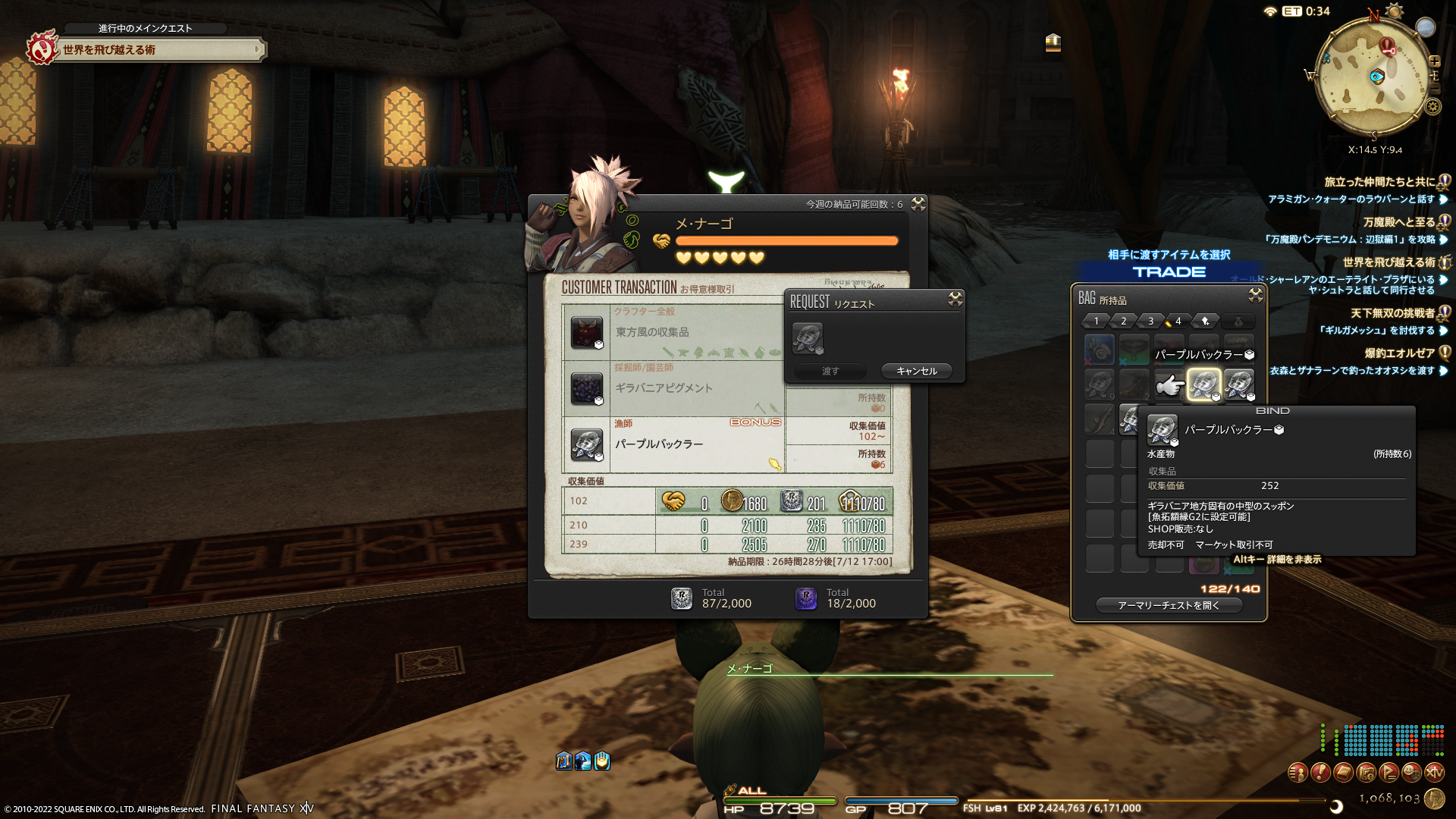Switch to bag tab 3
This screenshot has width=1456, height=819.
pyautogui.click(x=1151, y=322)
